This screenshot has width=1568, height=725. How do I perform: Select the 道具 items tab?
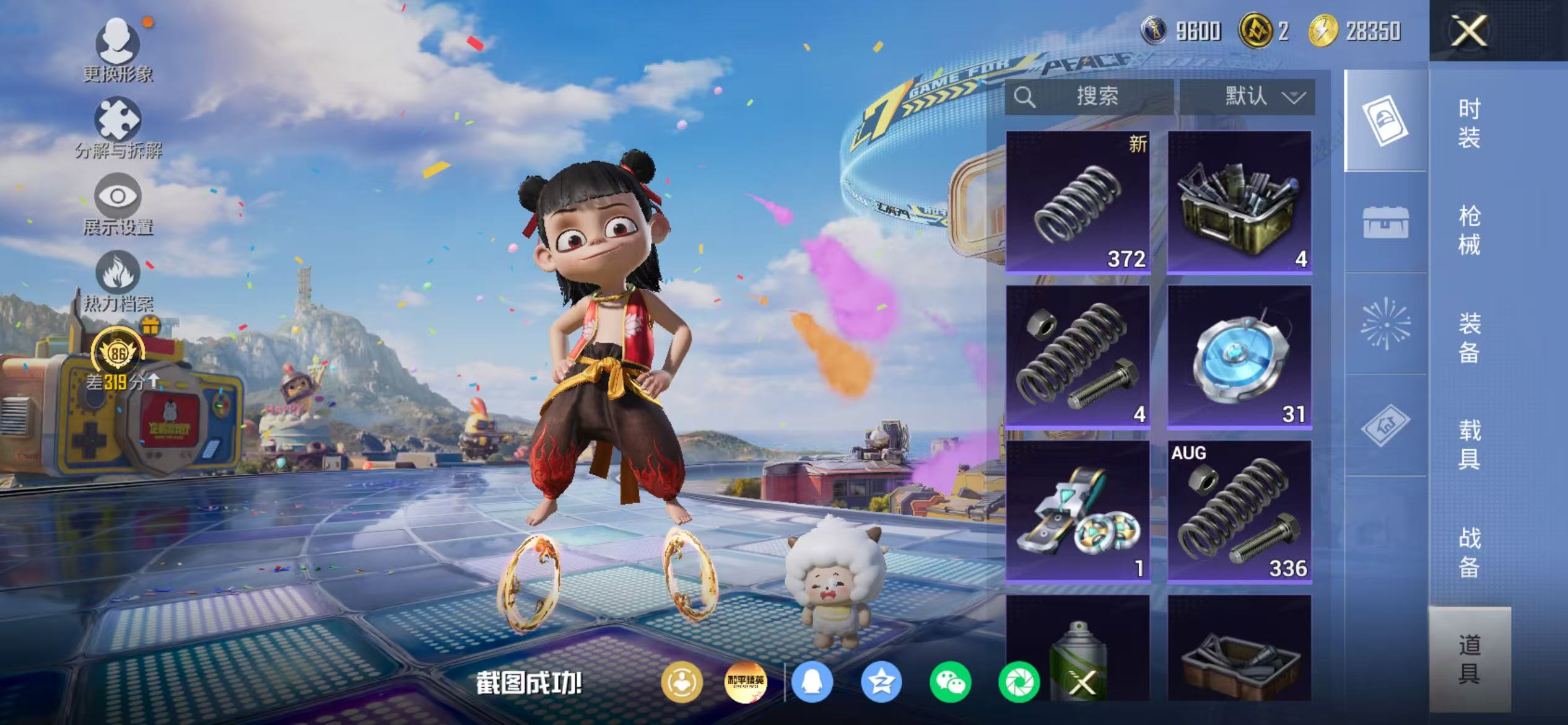[1469, 659]
